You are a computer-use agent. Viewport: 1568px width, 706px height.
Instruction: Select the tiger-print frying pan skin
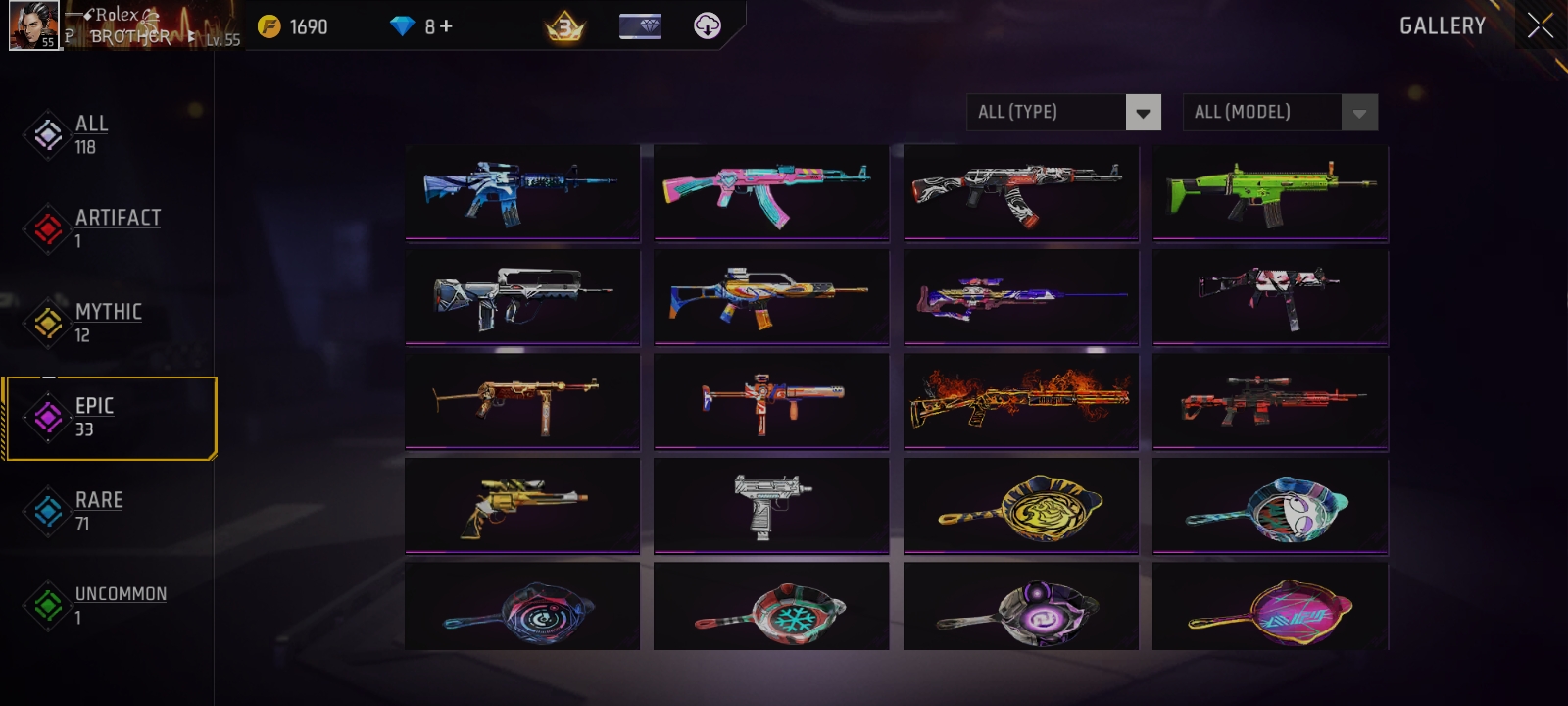tap(1020, 506)
